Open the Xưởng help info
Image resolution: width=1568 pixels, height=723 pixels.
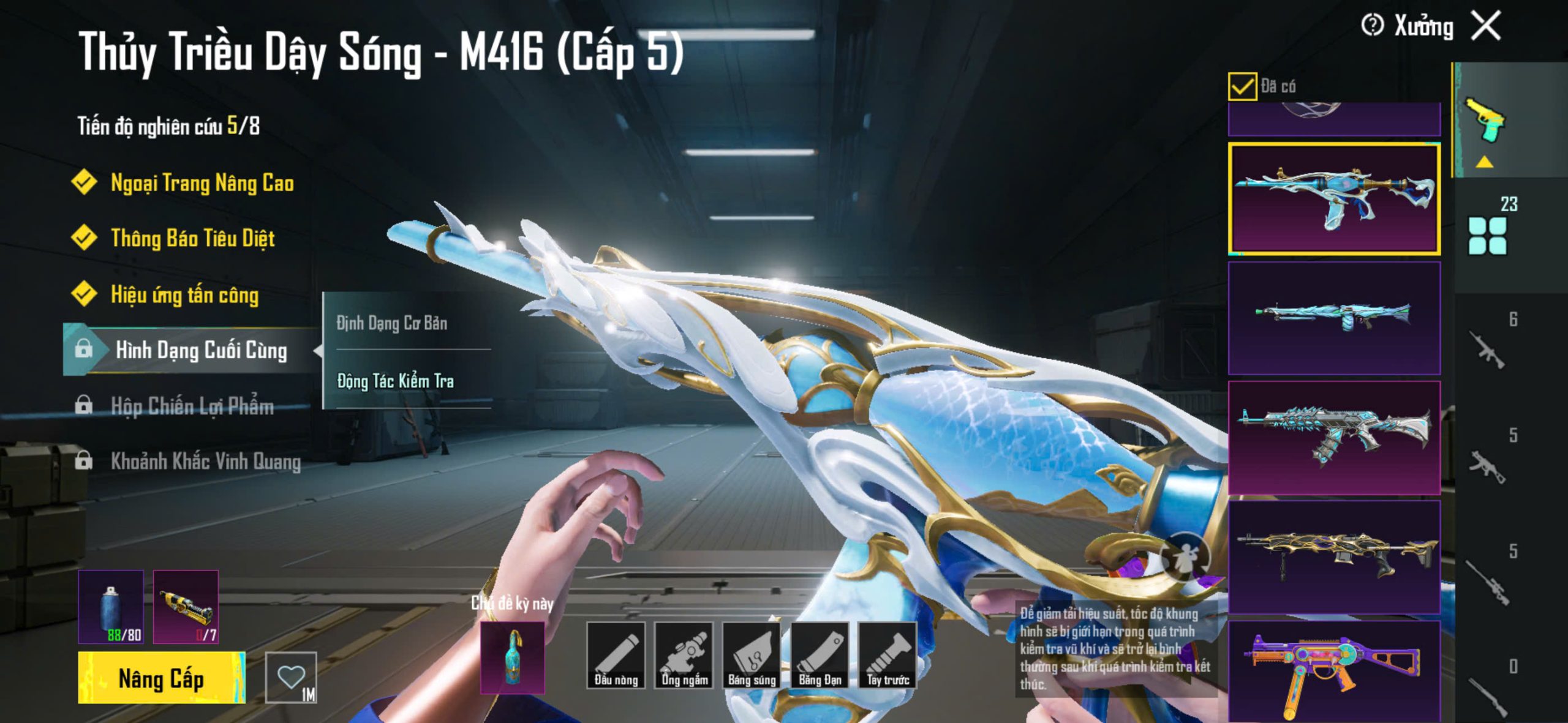[1372, 26]
